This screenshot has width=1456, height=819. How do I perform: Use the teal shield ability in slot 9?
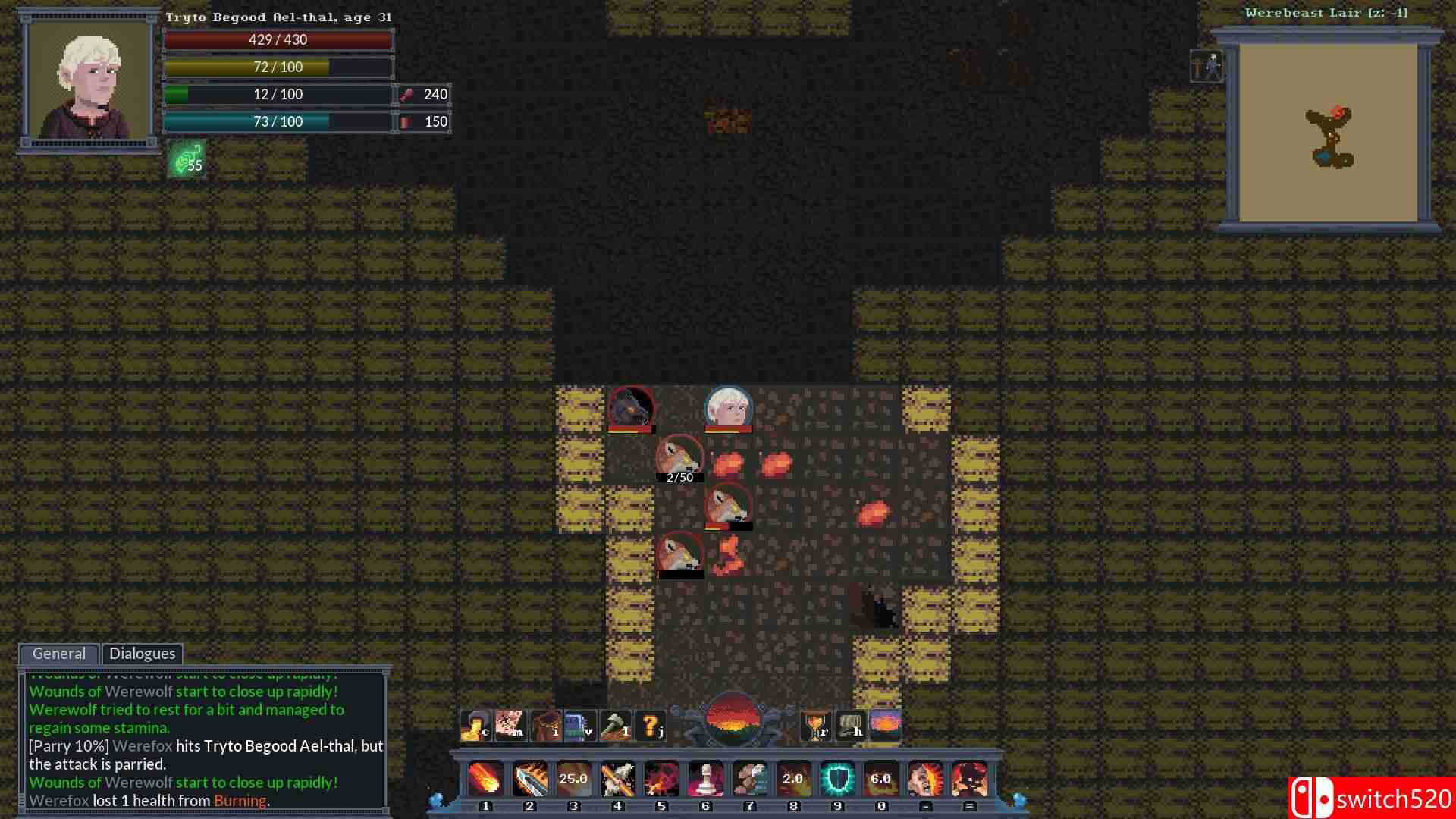(x=836, y=779)
